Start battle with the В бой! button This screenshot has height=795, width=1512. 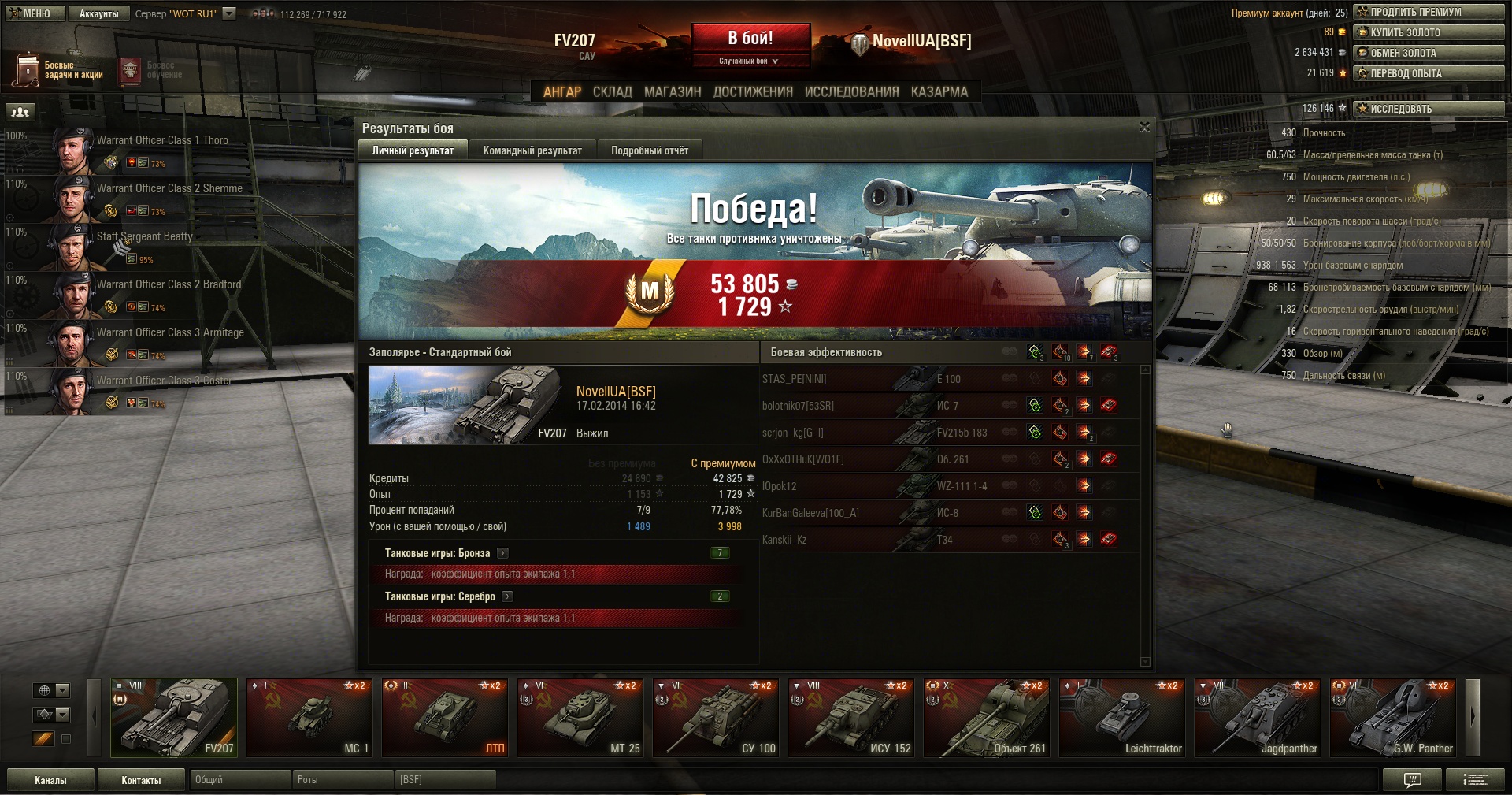click(x=750, y=39)
